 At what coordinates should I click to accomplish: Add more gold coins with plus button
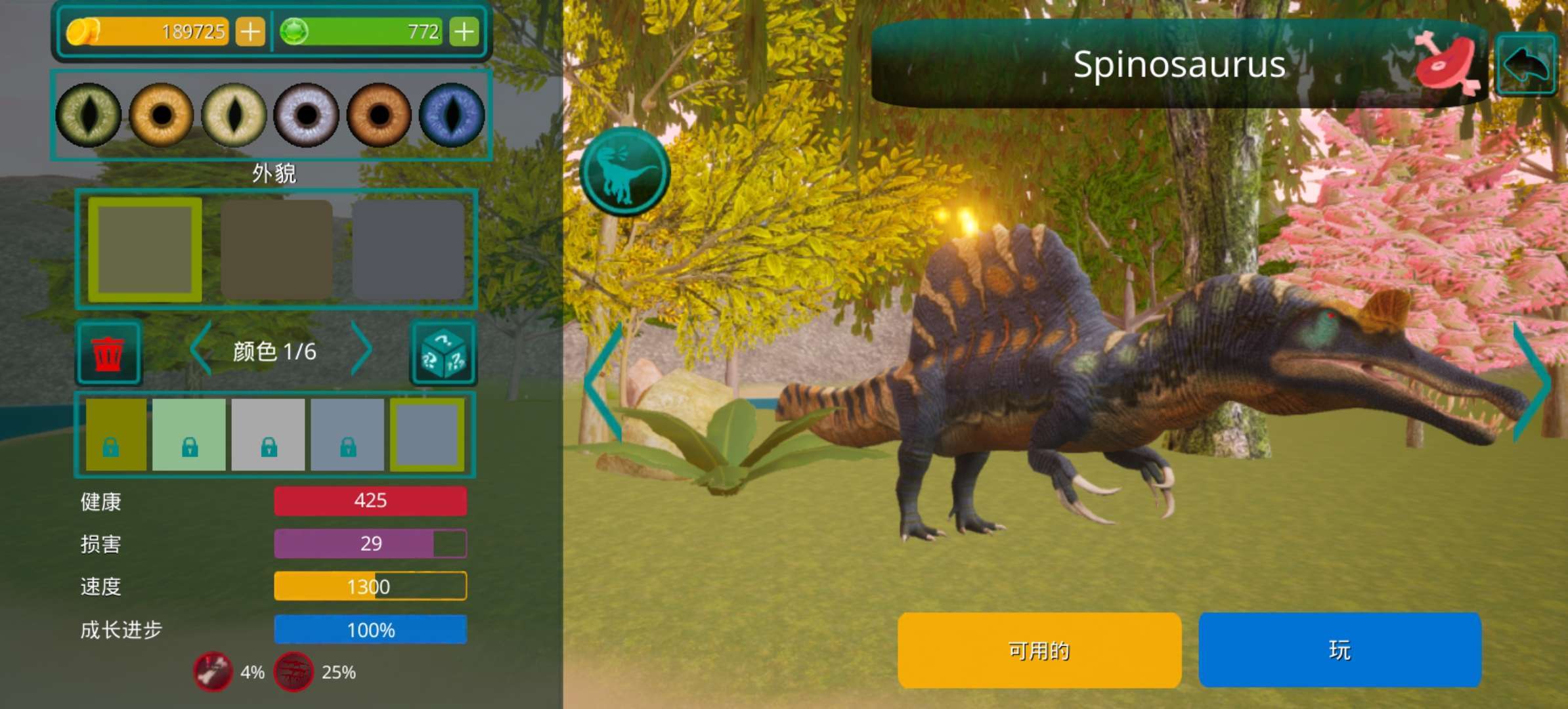tap(250, 32)
